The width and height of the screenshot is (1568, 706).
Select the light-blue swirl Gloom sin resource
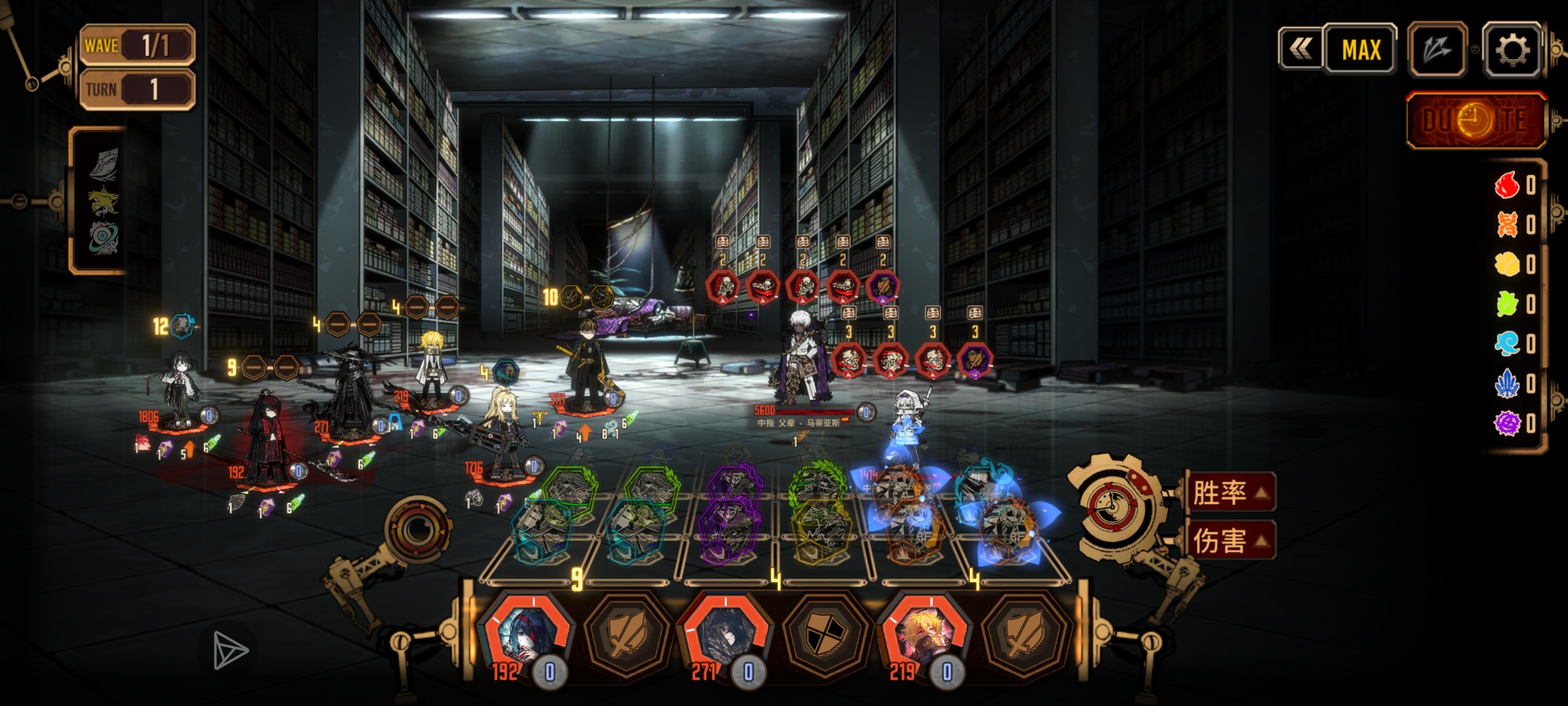pyautogui.click(x=1507, y=344)
